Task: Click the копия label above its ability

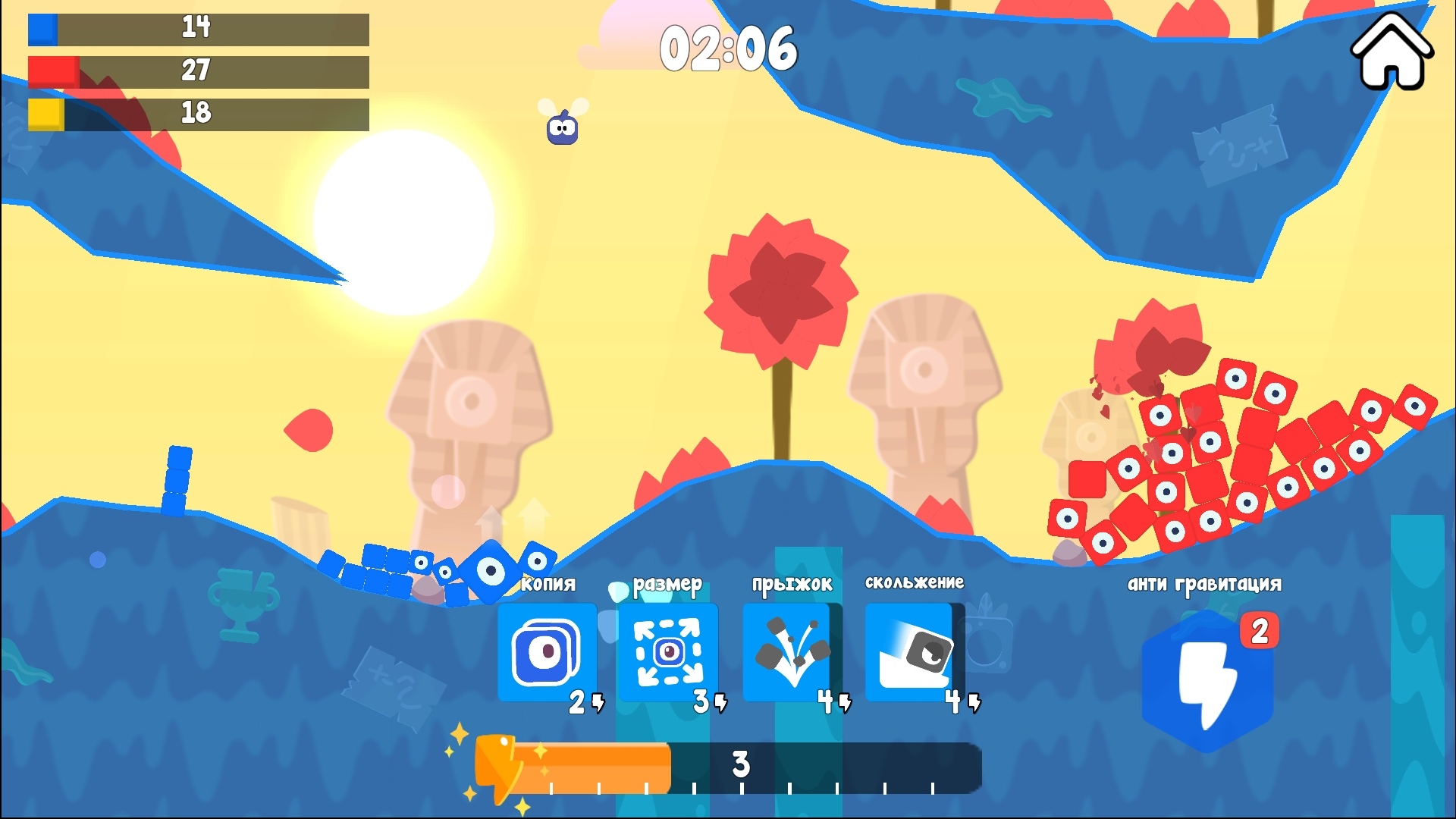Action: pyautogui.click(x=548, y=584)
